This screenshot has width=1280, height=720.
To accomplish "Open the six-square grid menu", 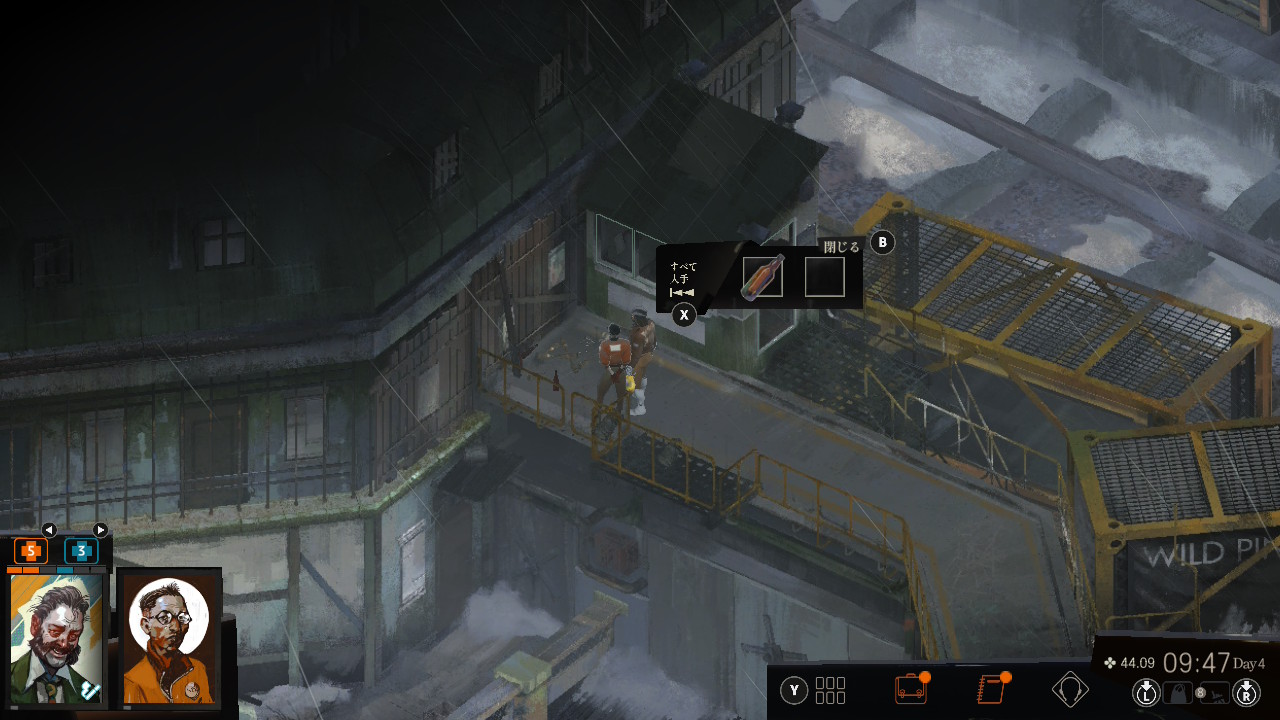I will pos(831,690).
